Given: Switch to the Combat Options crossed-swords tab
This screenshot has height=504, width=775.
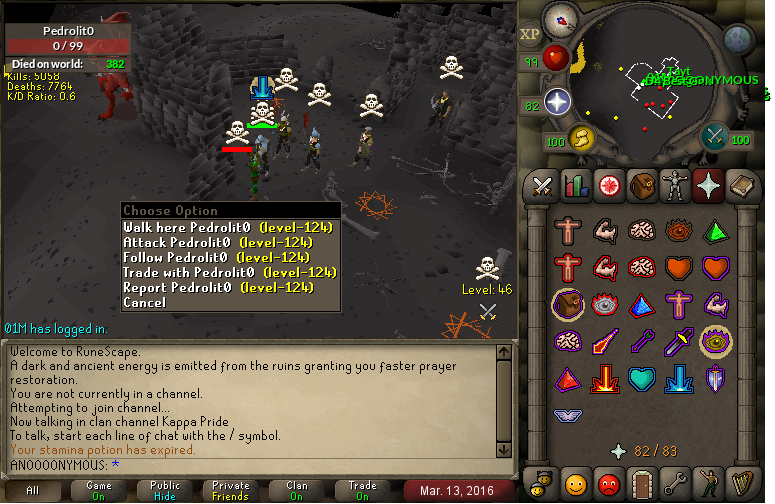Looking at the screenshot, I should pyautogui.click(x=542, y=185).
